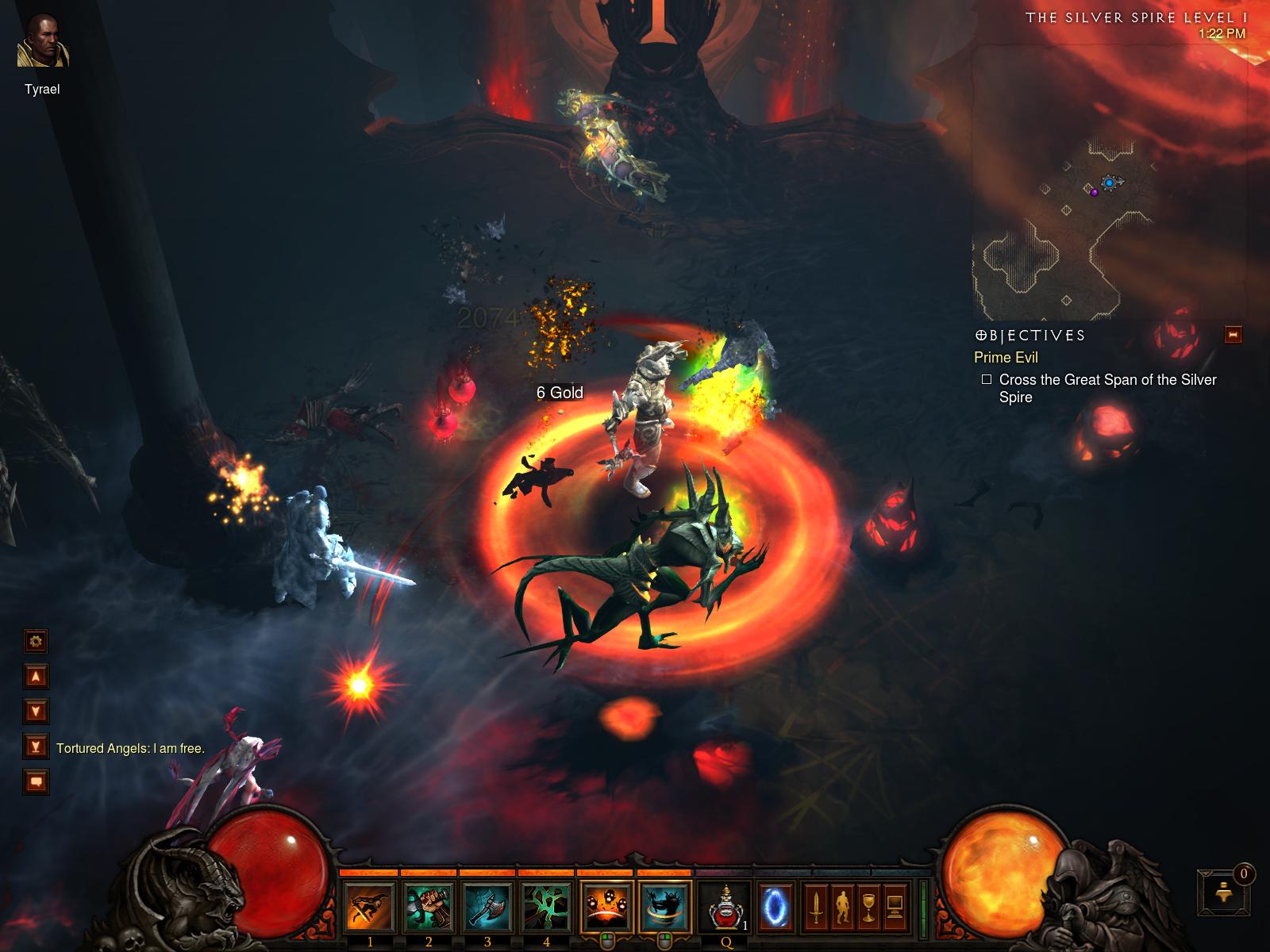Viewport: 1270px width, 952px height.
Task: Show earlier chat with the up arrow
Action: [x=37, y=676]
